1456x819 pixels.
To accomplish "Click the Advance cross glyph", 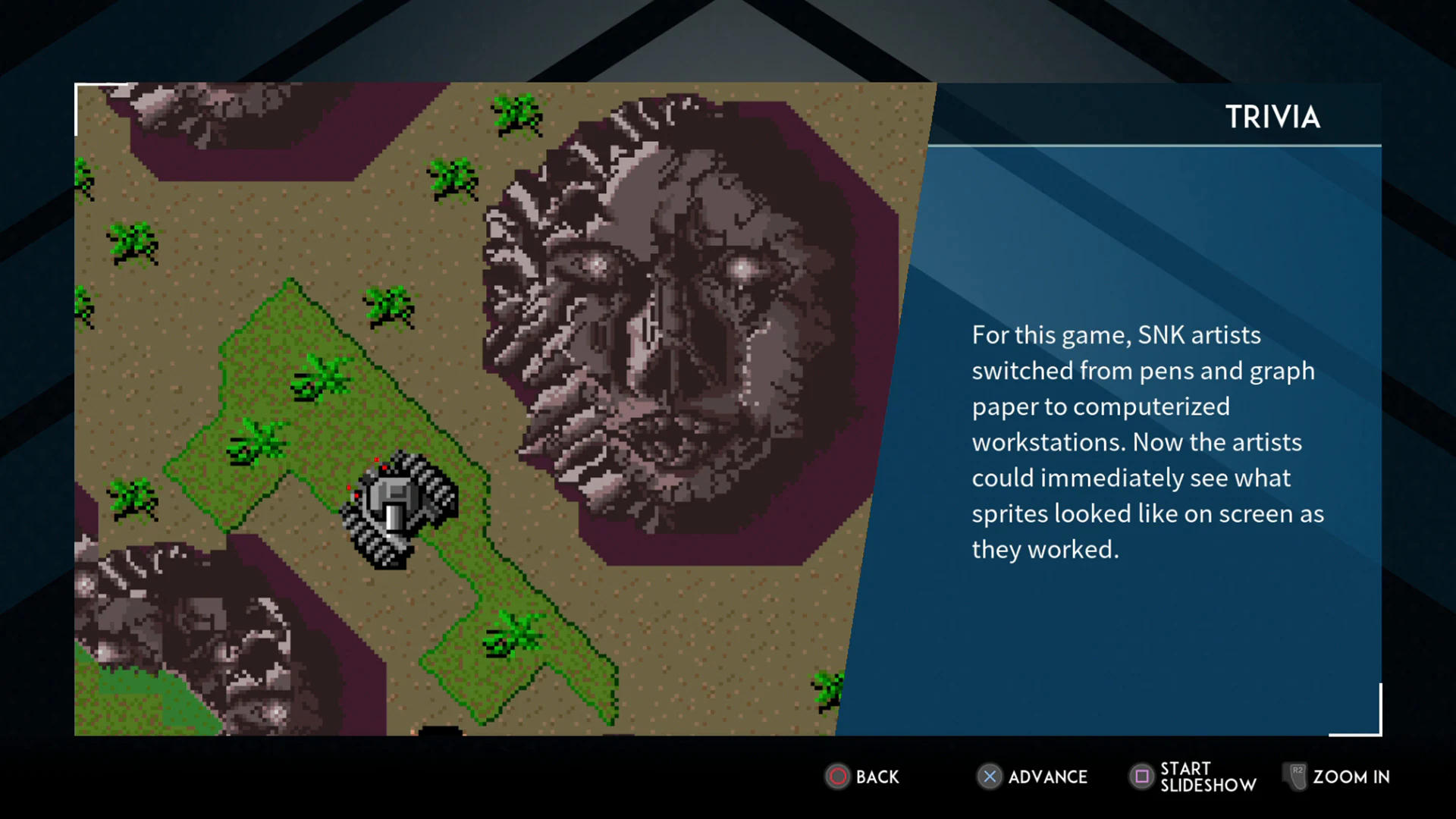I will click(x=990, y=777).
